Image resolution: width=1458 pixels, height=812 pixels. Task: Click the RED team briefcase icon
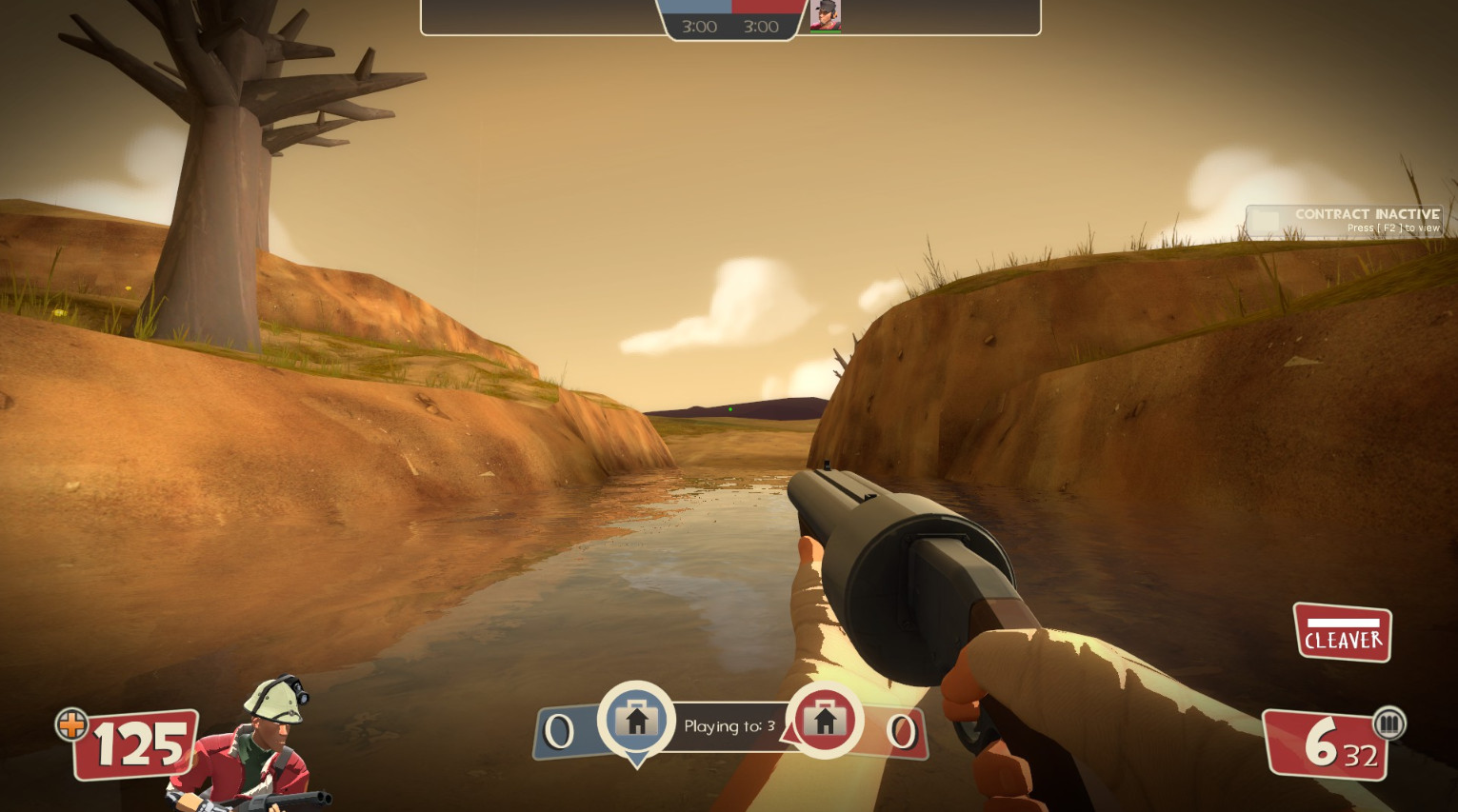825,721
